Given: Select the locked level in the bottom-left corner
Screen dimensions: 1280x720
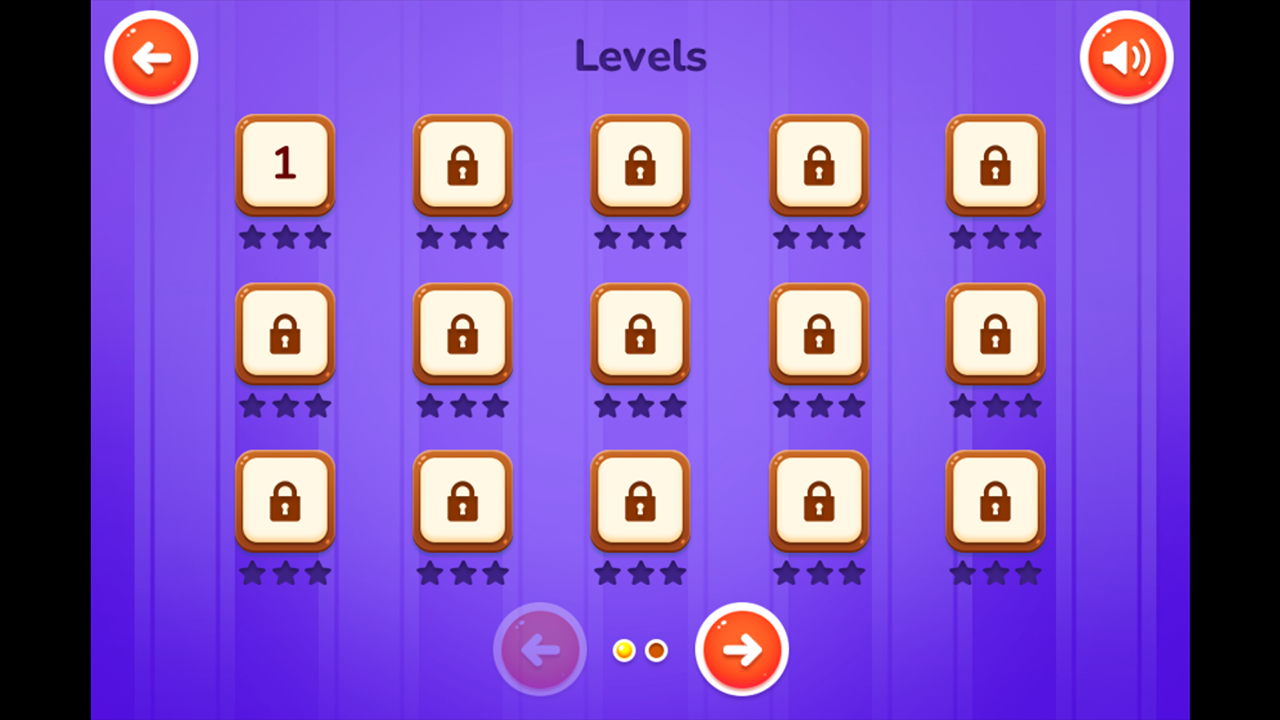Looking at the screenshot, I should coord(285,502).
